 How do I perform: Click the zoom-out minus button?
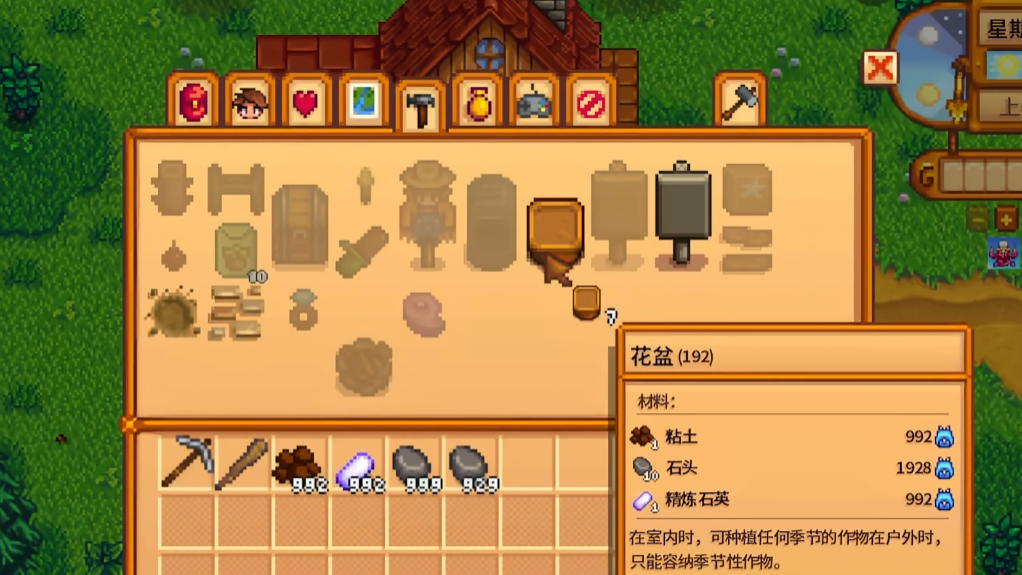(x=978, y=217)
